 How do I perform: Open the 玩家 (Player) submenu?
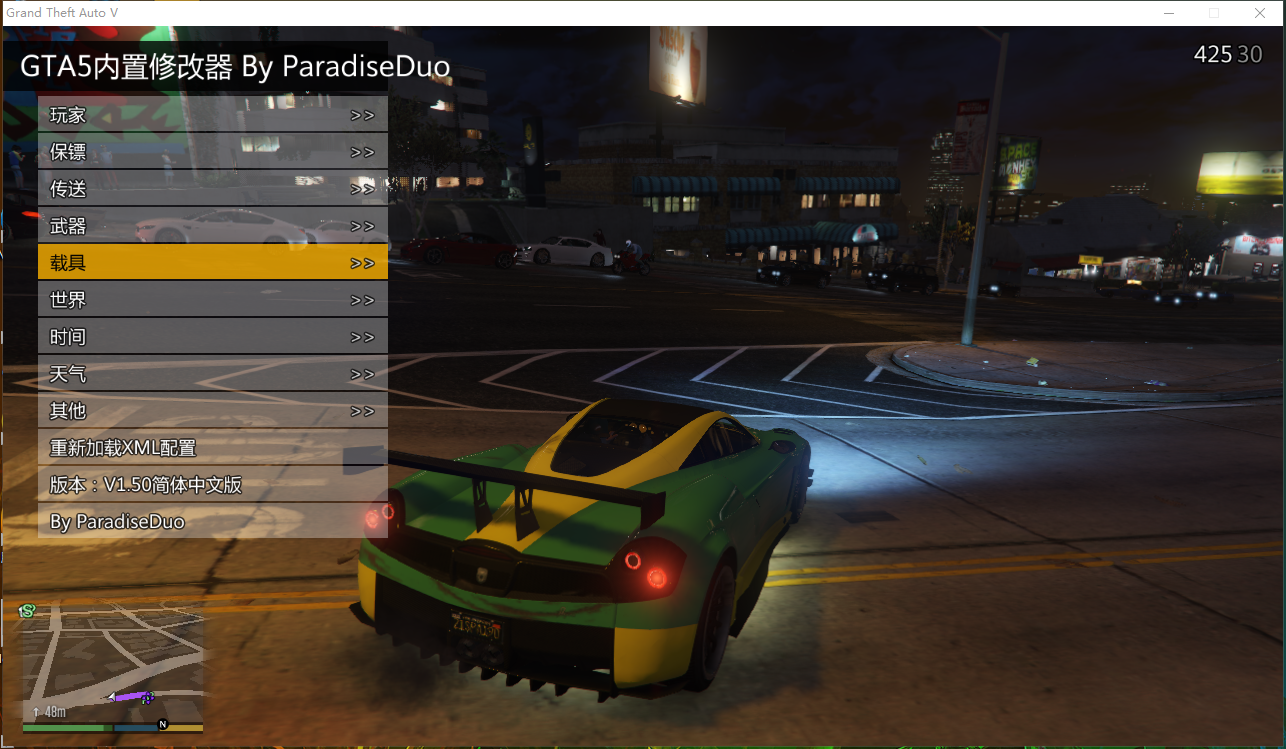[212, 115]
